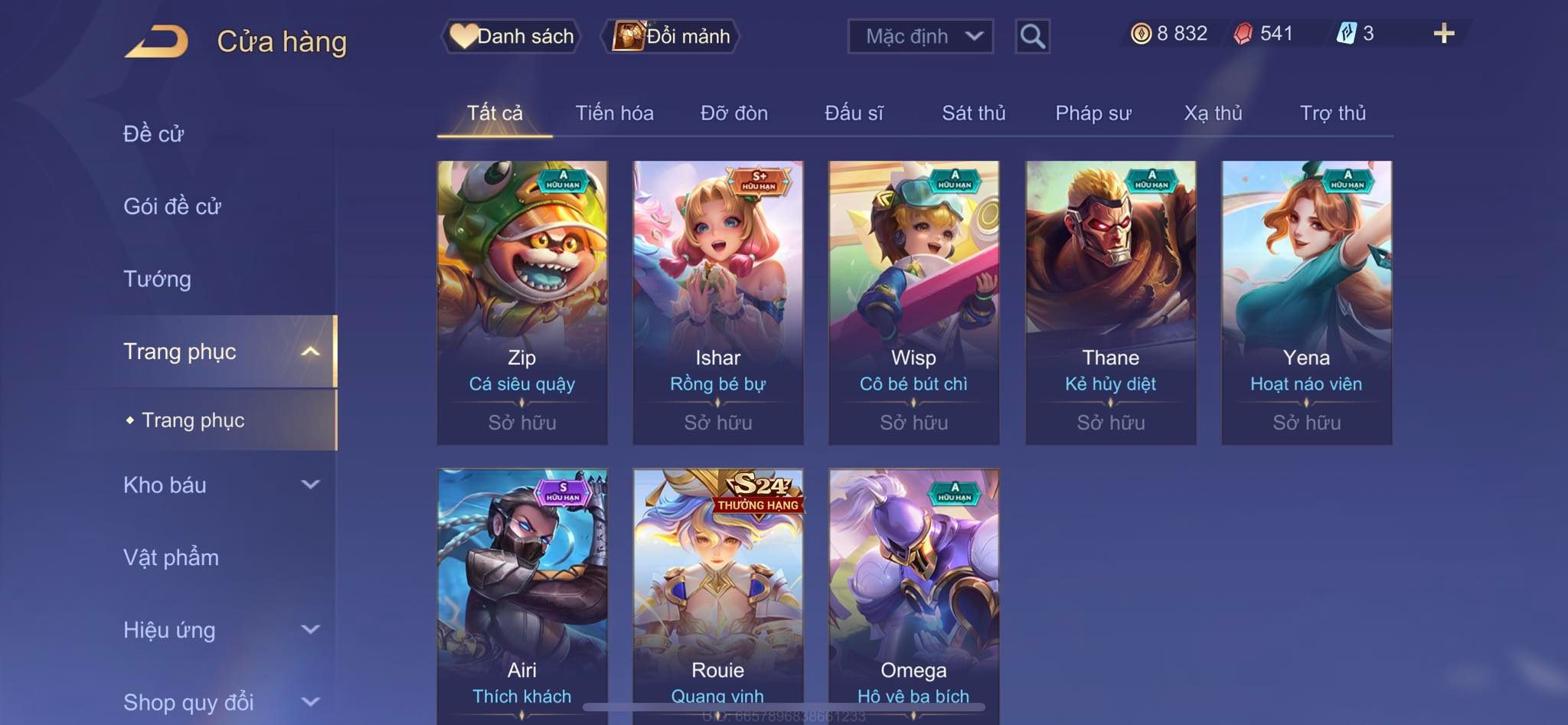
Task: Open the Đề cử menu entry
Action: (154, 134)
